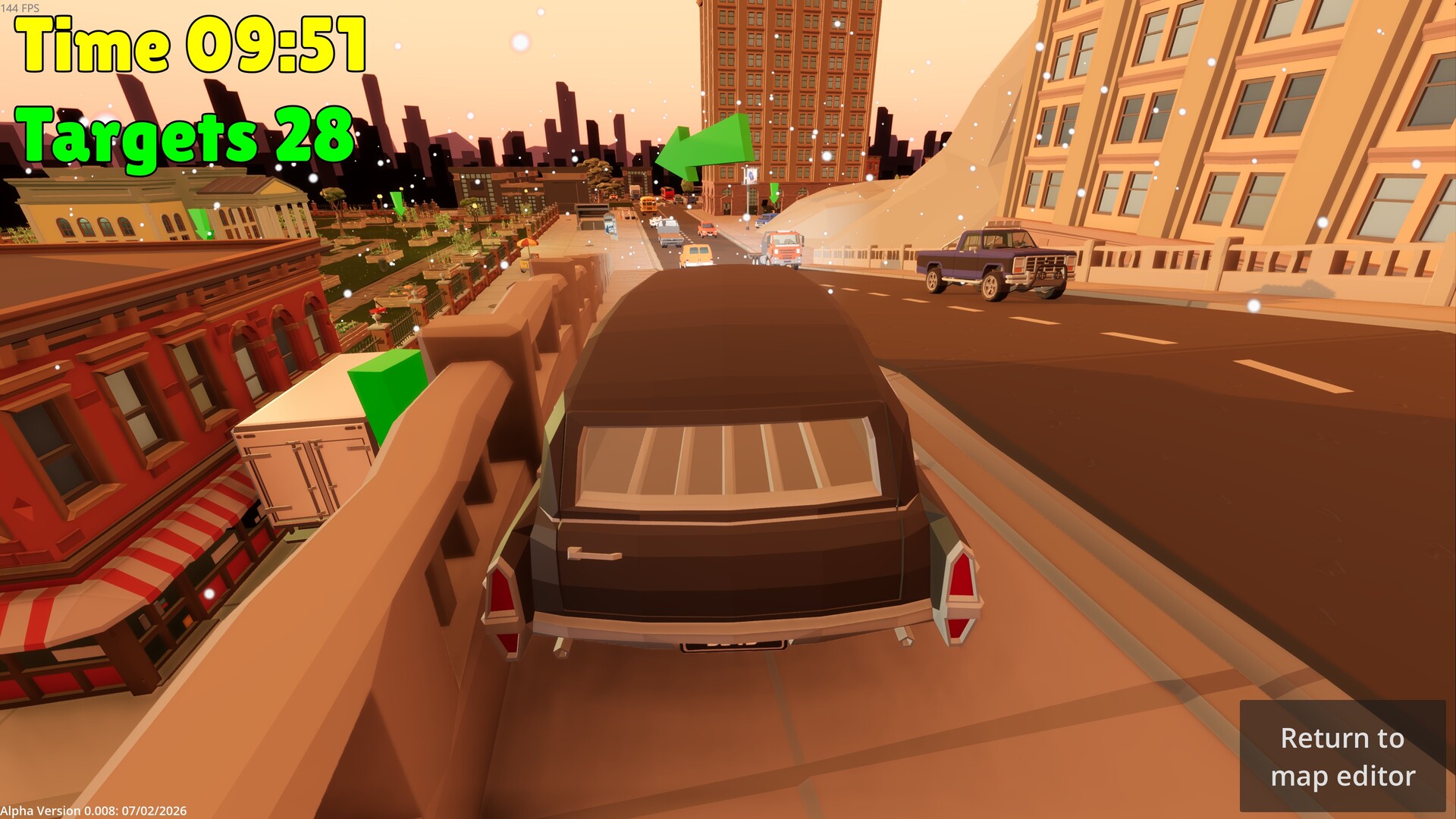The height and width of the screenshot is (819, 1456).
Task: Click the 144 FPS counter in the corner
Action: pyautogui.click(x=20, y=8)
